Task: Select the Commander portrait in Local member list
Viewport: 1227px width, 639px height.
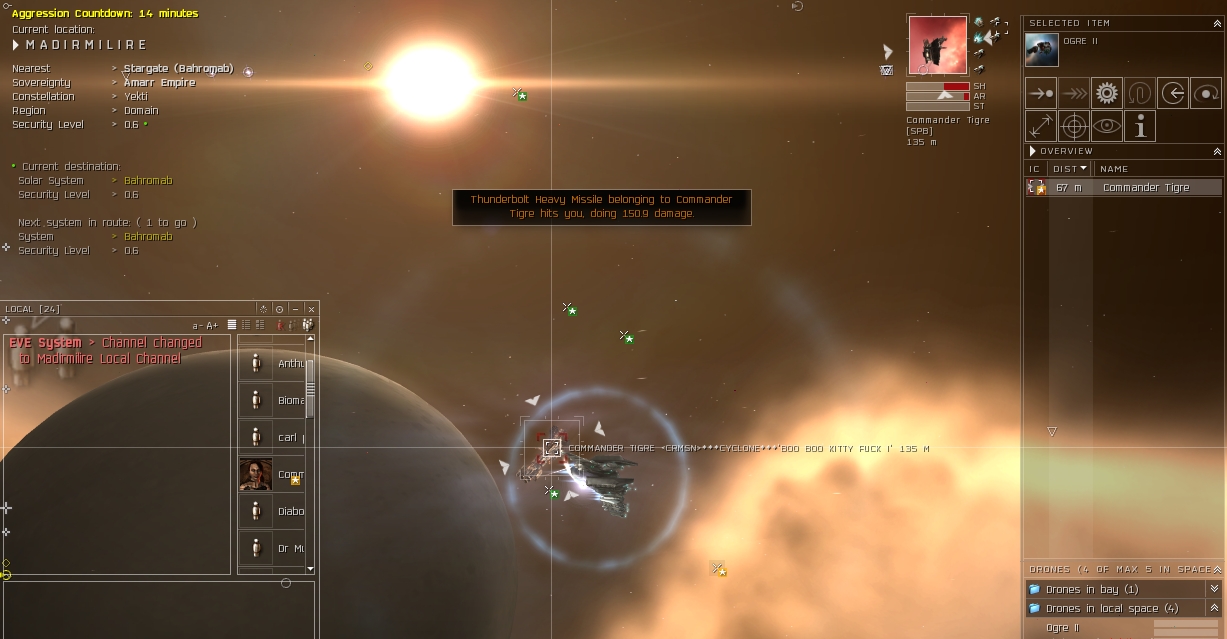Action: (x=256, y=474)
